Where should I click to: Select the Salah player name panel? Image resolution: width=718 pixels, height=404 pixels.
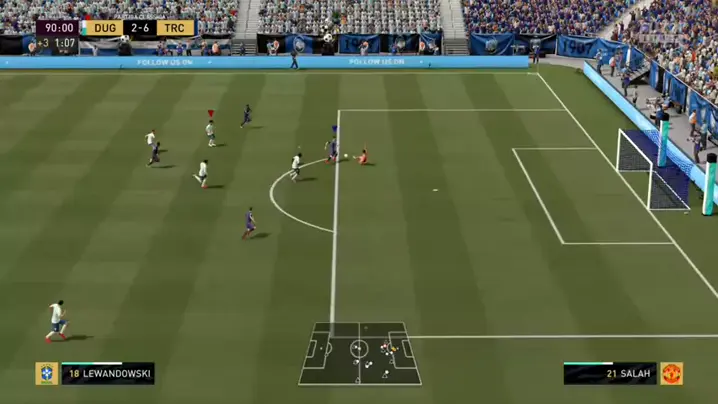[610, 374]
